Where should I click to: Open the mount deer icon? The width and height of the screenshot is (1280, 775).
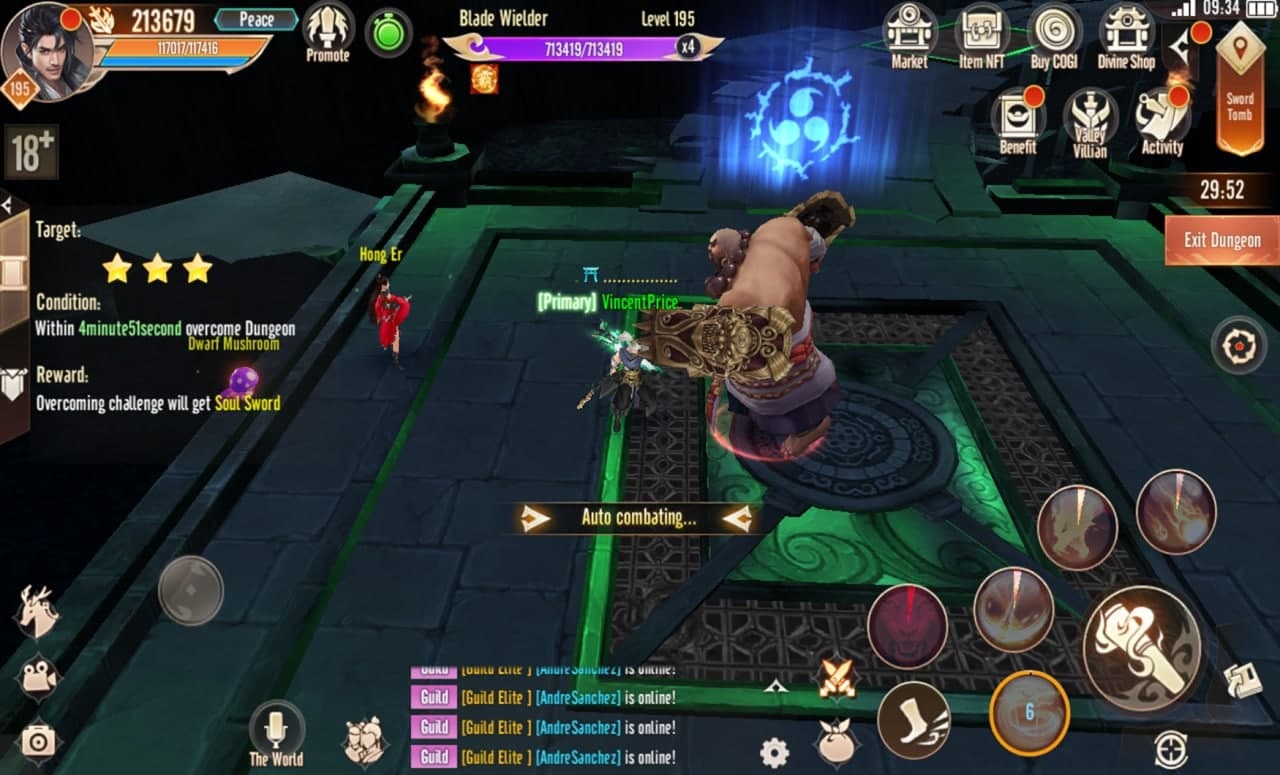[x=38, y=611]
